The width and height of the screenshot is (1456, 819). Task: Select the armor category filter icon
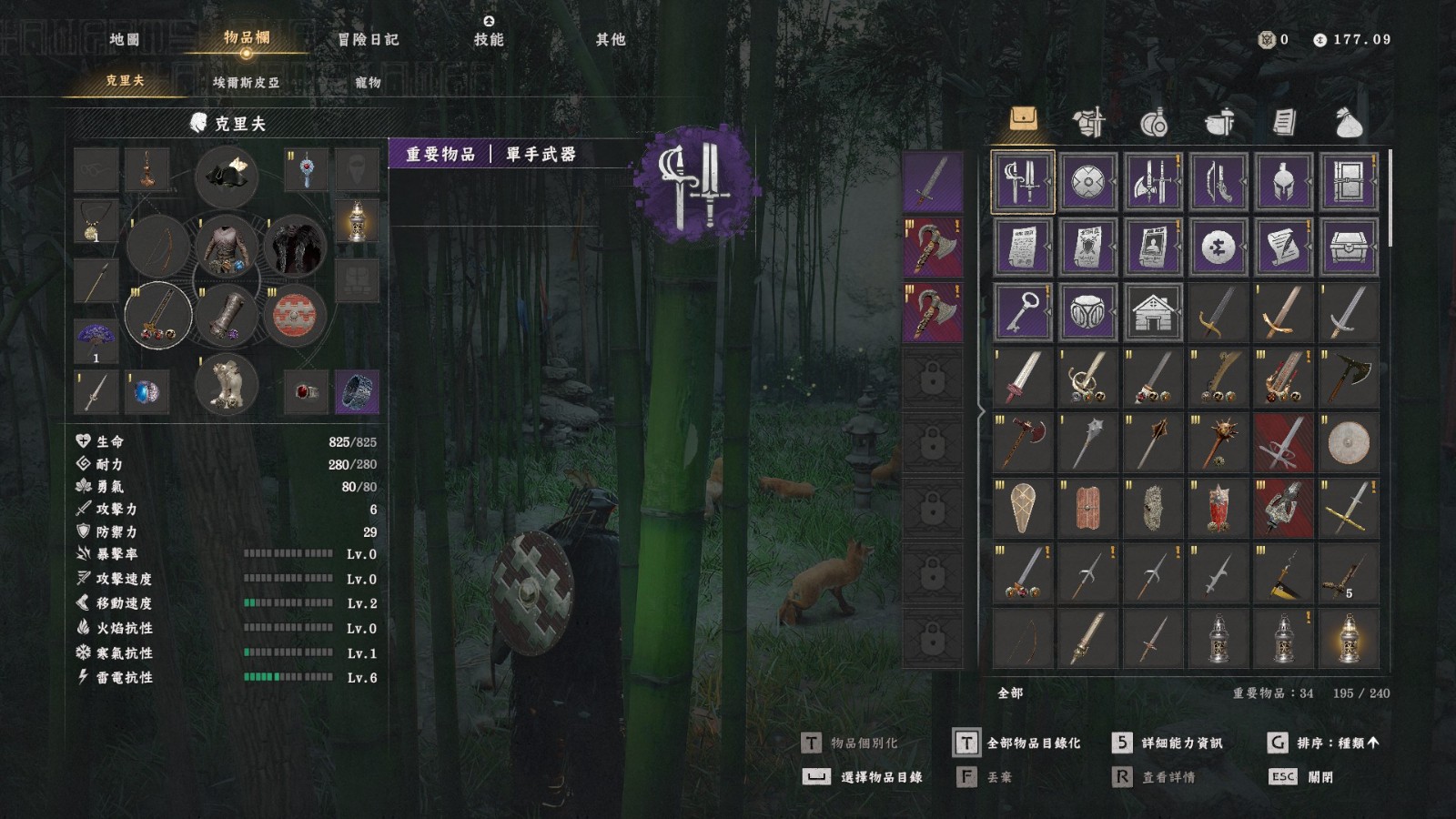click(x=1088, y=121)
